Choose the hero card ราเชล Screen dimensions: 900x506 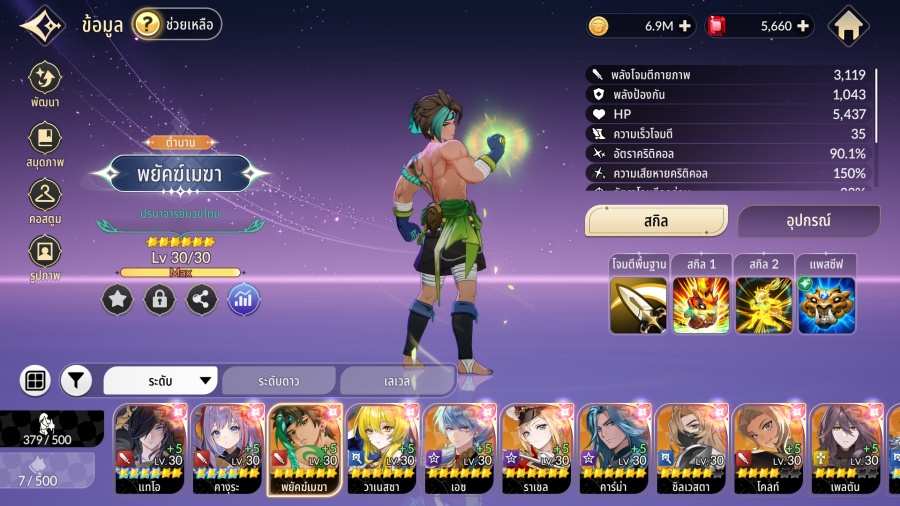[536, 449]
